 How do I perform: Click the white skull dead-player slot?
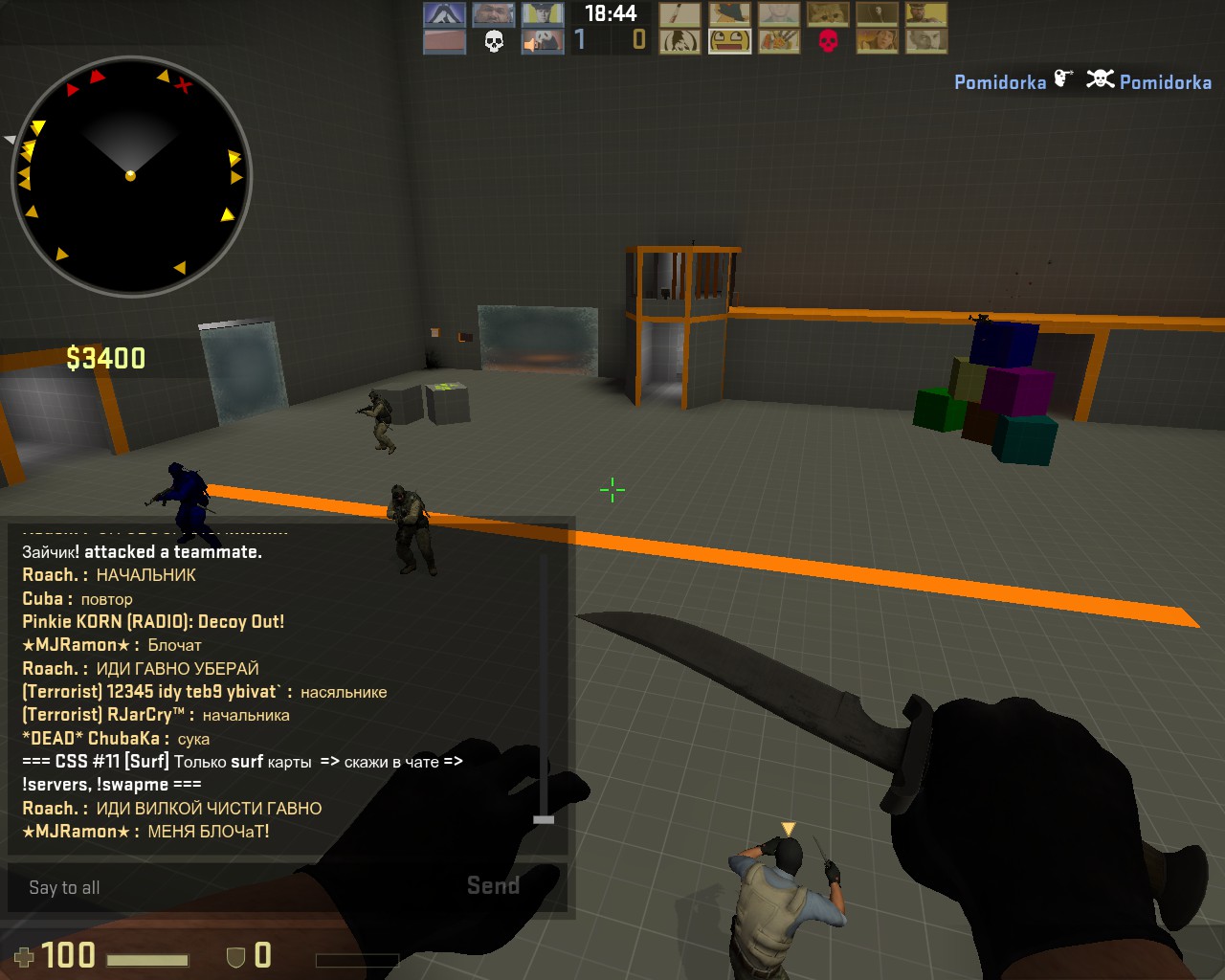(x=494, y=41)
